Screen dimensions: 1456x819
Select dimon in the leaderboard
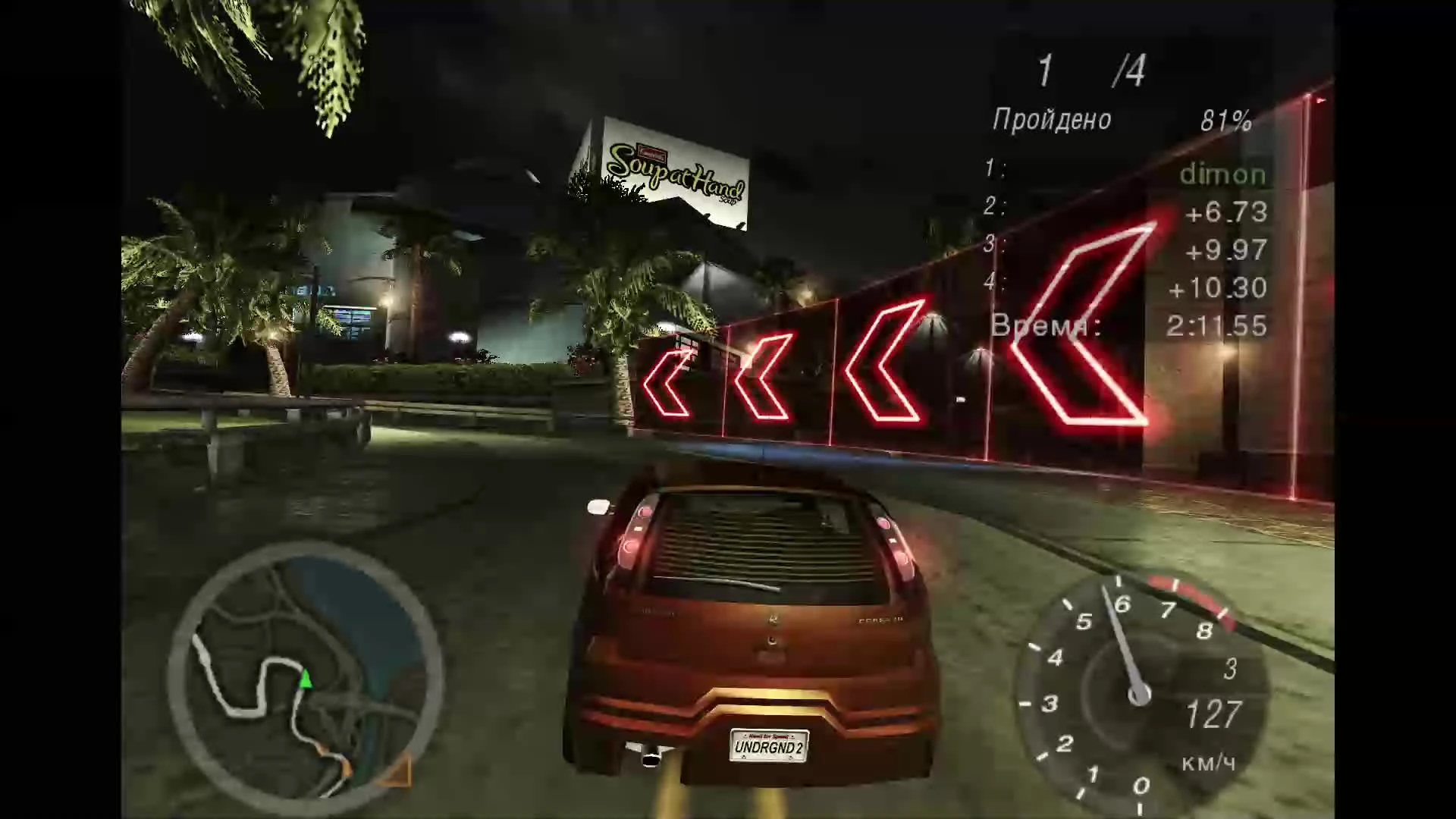click(1222, 174)
